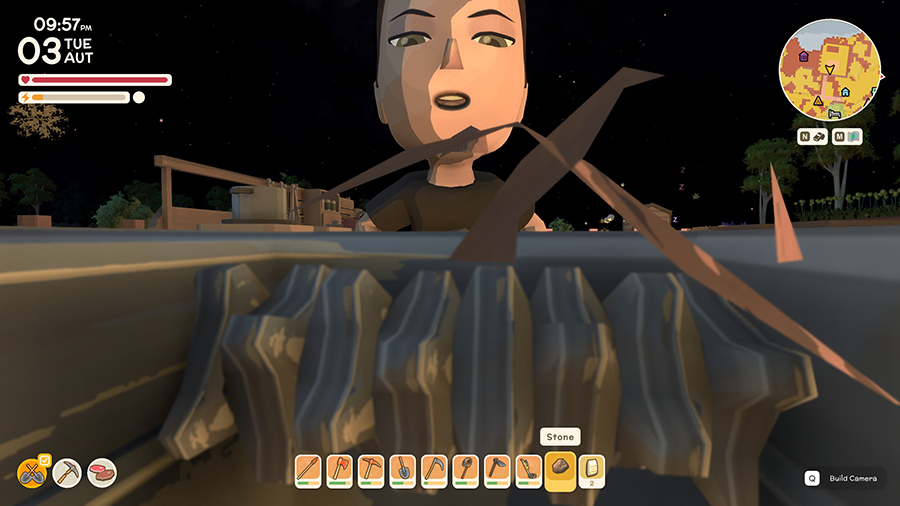The image size is (900, 506).
Task: Open the whistle shortcut below the minimap
Action: coord(813,137)
